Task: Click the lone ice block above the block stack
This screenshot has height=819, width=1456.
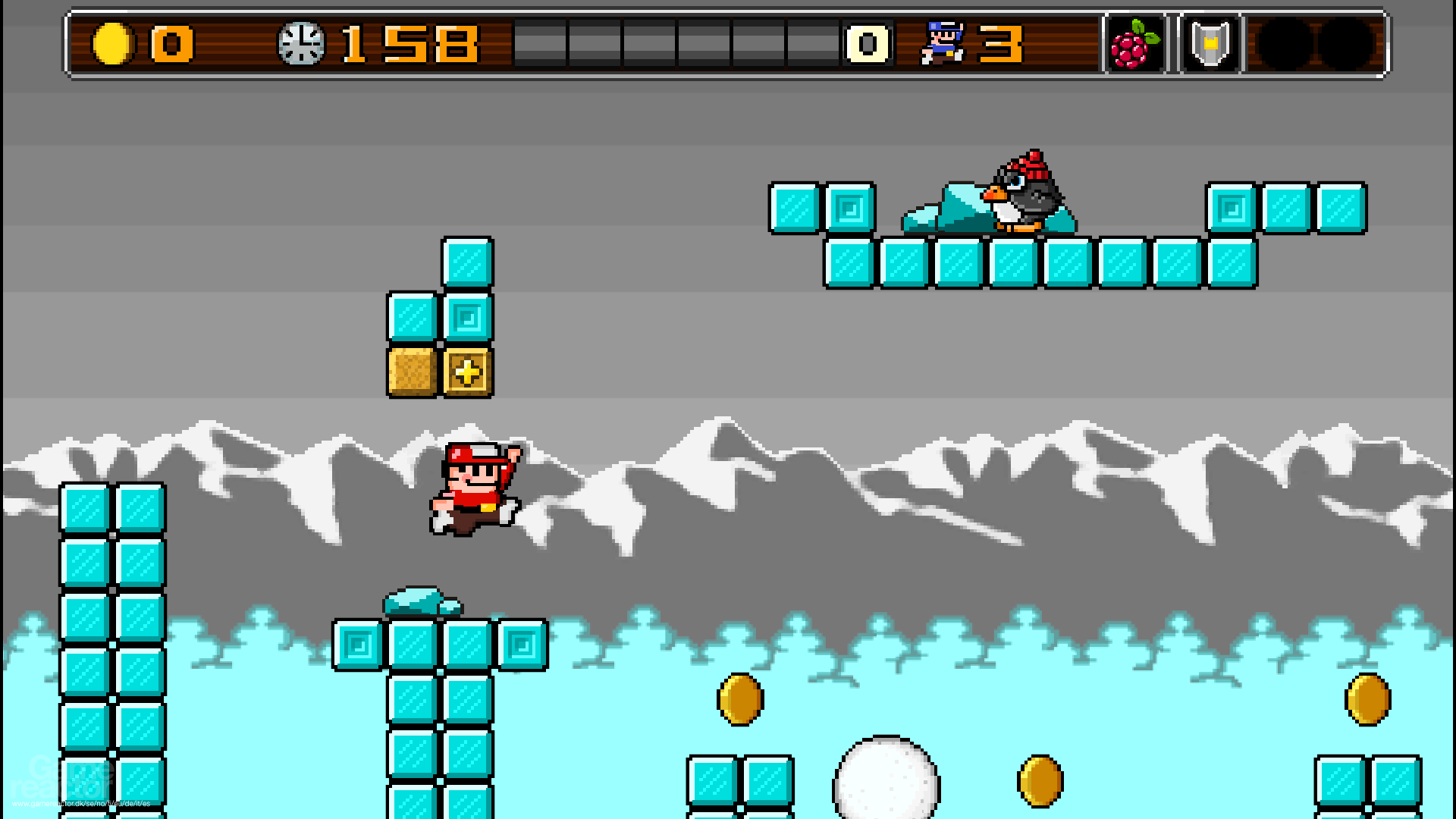Action: 468,260
